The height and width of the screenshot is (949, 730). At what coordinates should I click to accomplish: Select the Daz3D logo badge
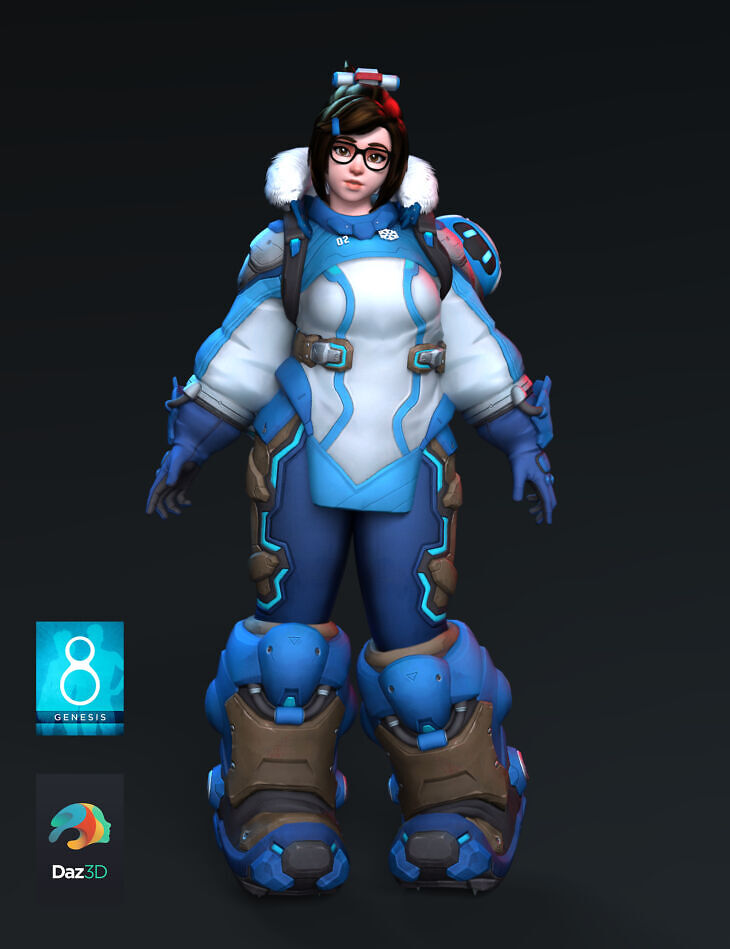80,833
